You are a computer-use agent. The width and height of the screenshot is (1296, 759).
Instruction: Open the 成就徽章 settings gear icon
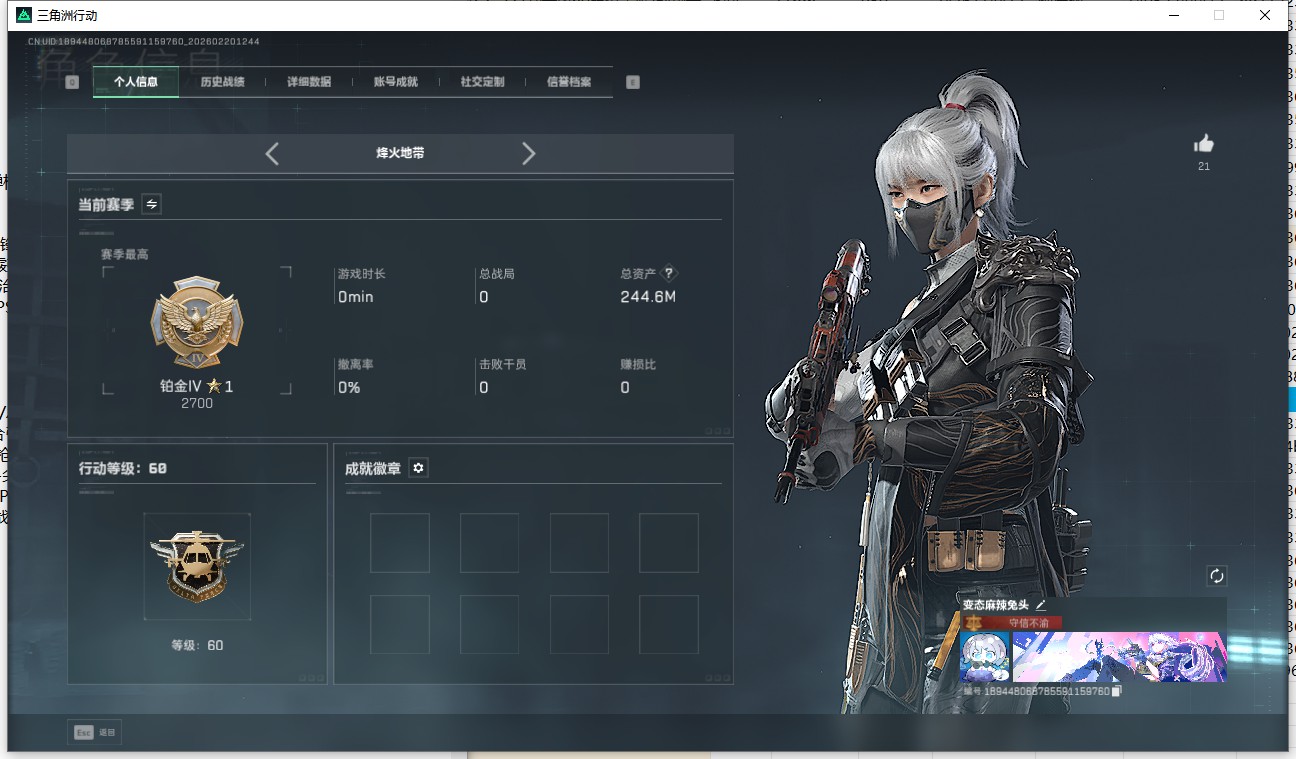[418, 467]
